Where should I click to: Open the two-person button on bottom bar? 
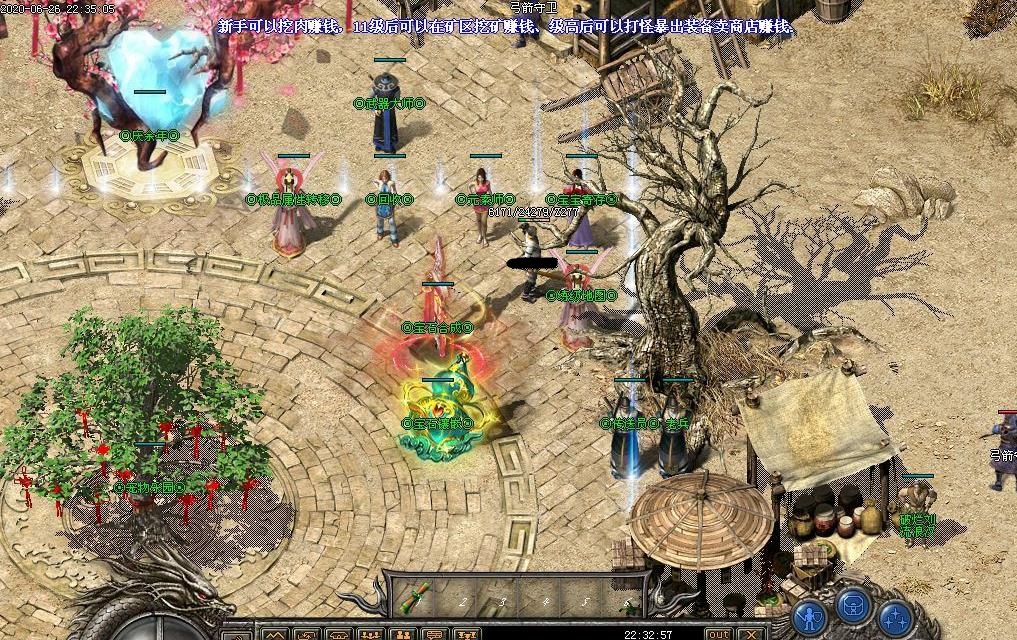pyautogui.click(x=403, y=634)
